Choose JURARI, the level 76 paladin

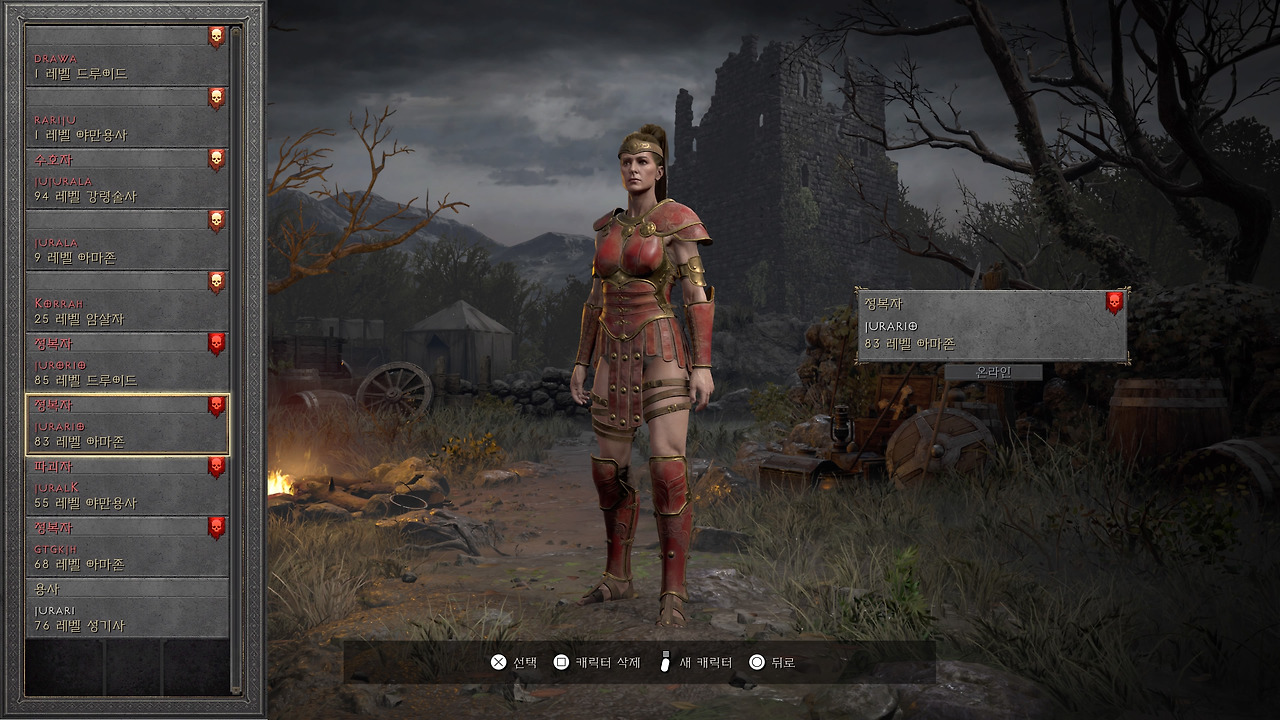[127, 608]
